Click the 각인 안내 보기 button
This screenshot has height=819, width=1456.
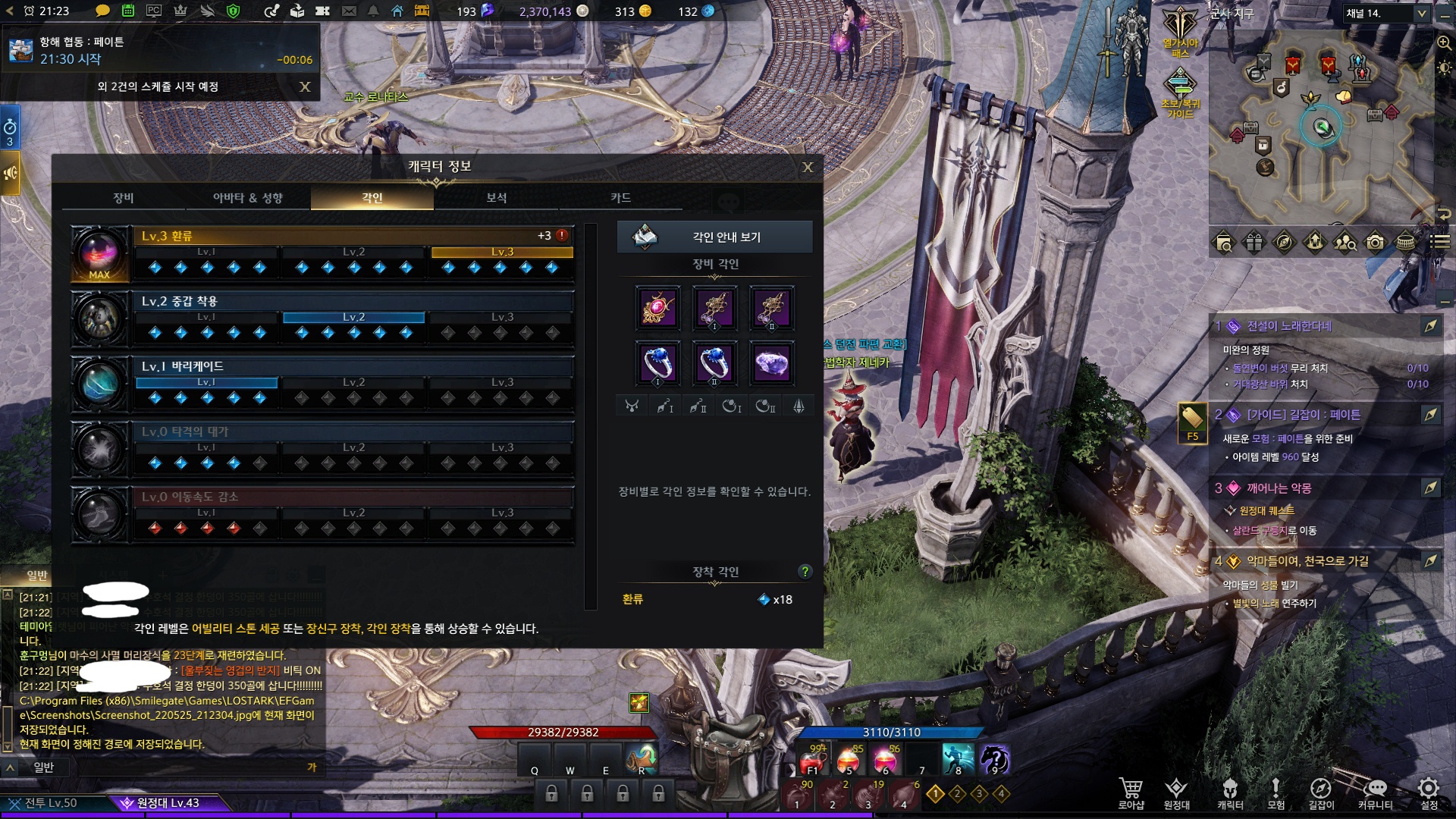(714, 237)
